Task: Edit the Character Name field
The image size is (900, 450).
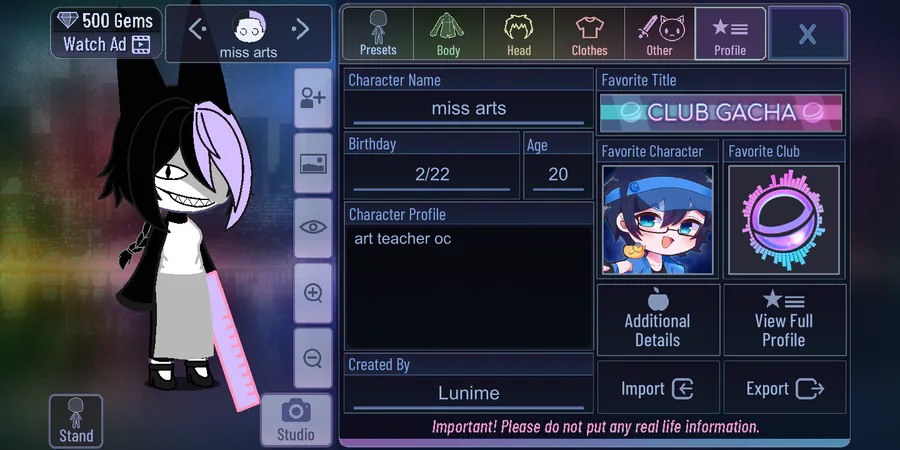Action: [469, 108]
